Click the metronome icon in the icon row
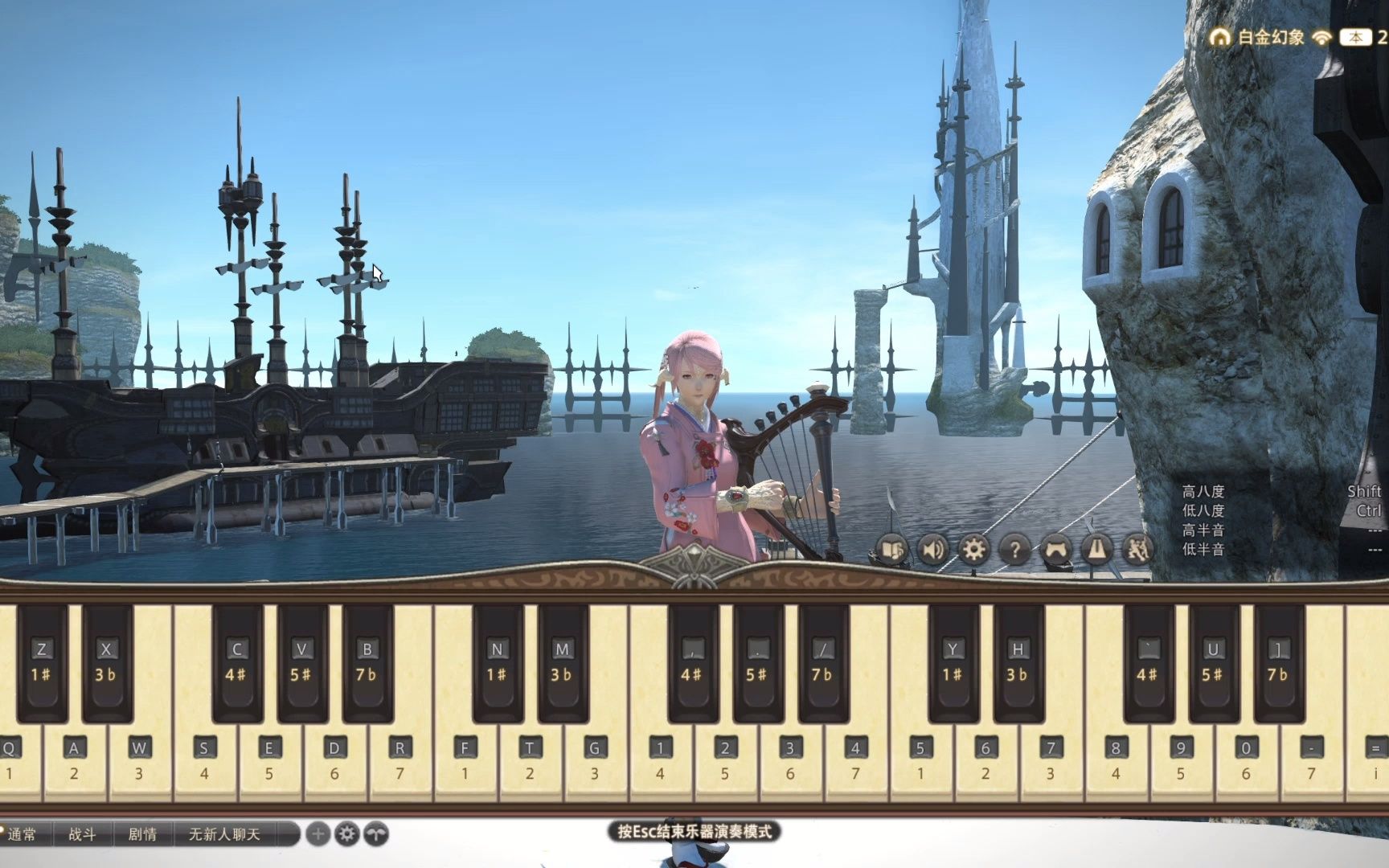The image size is (1389, 868). point(1098,551)
